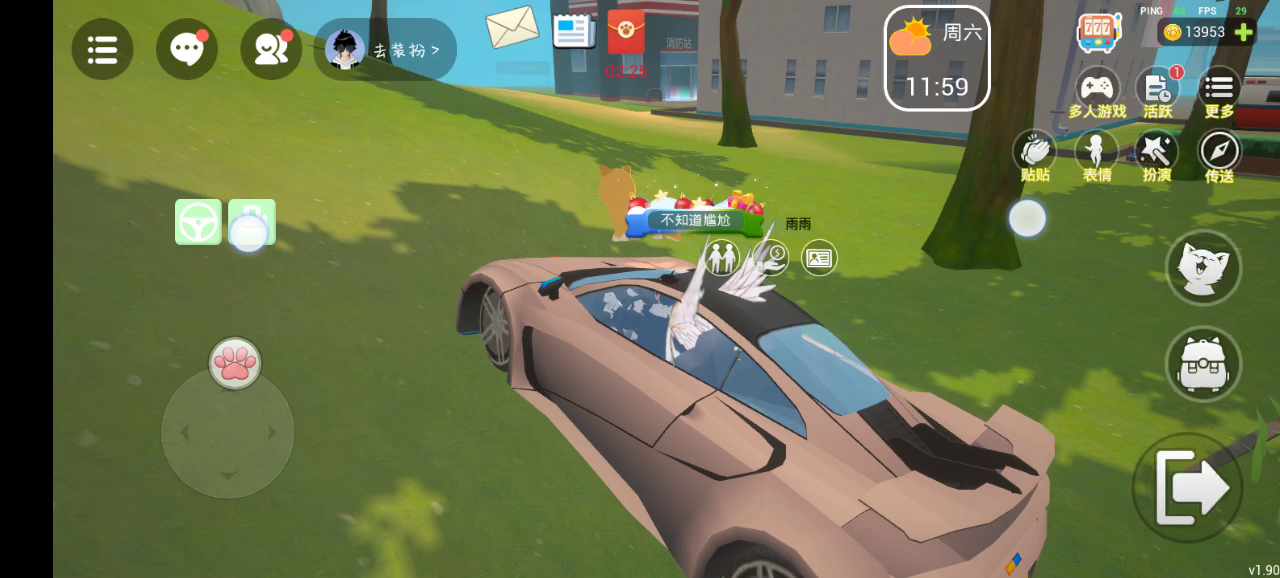This screenshot has height=578, width=1280.
Task: Open the backpack inventory
Action: tap(1203, 364)
